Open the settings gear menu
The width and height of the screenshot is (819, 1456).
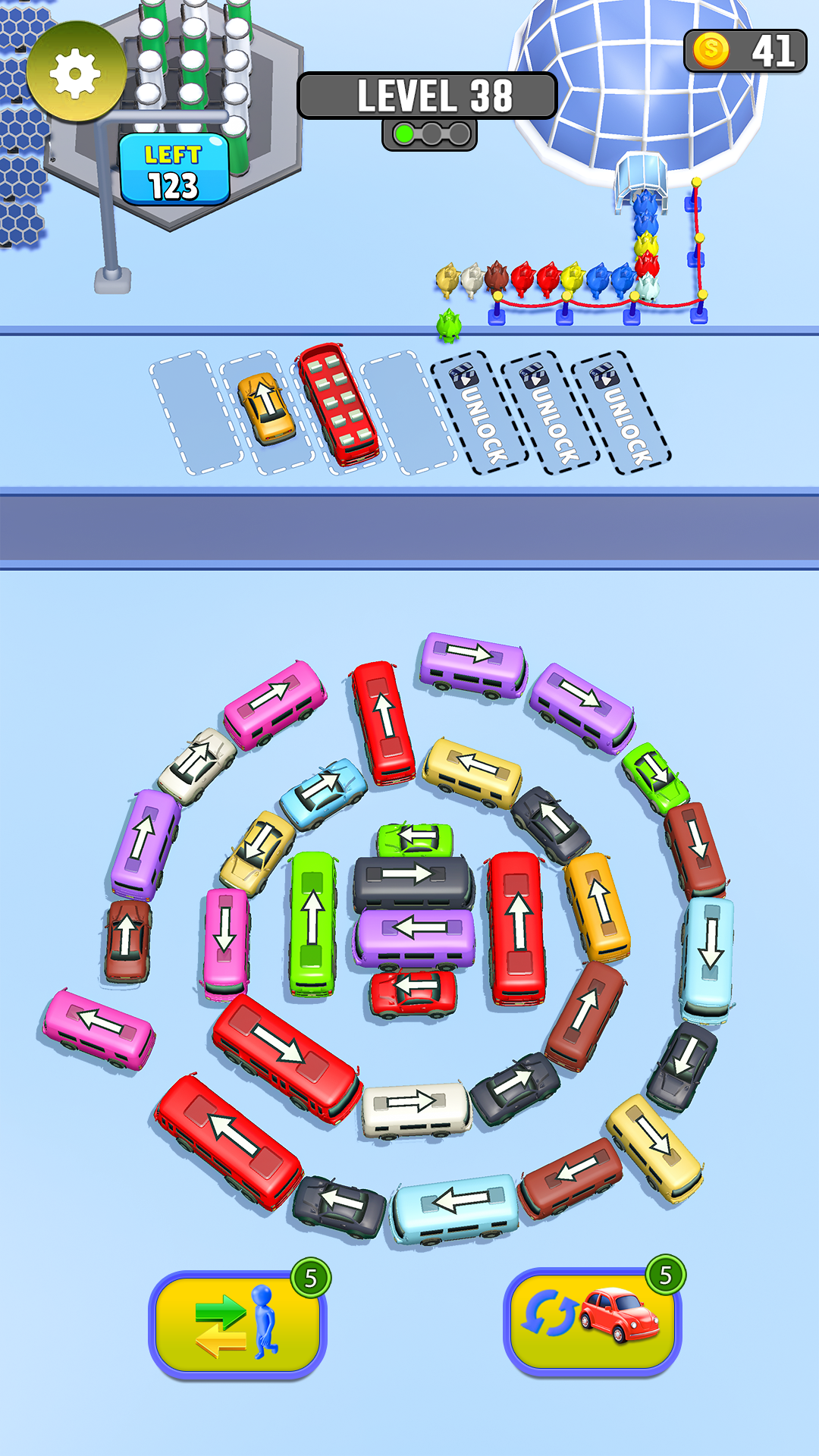click(75, 74)
